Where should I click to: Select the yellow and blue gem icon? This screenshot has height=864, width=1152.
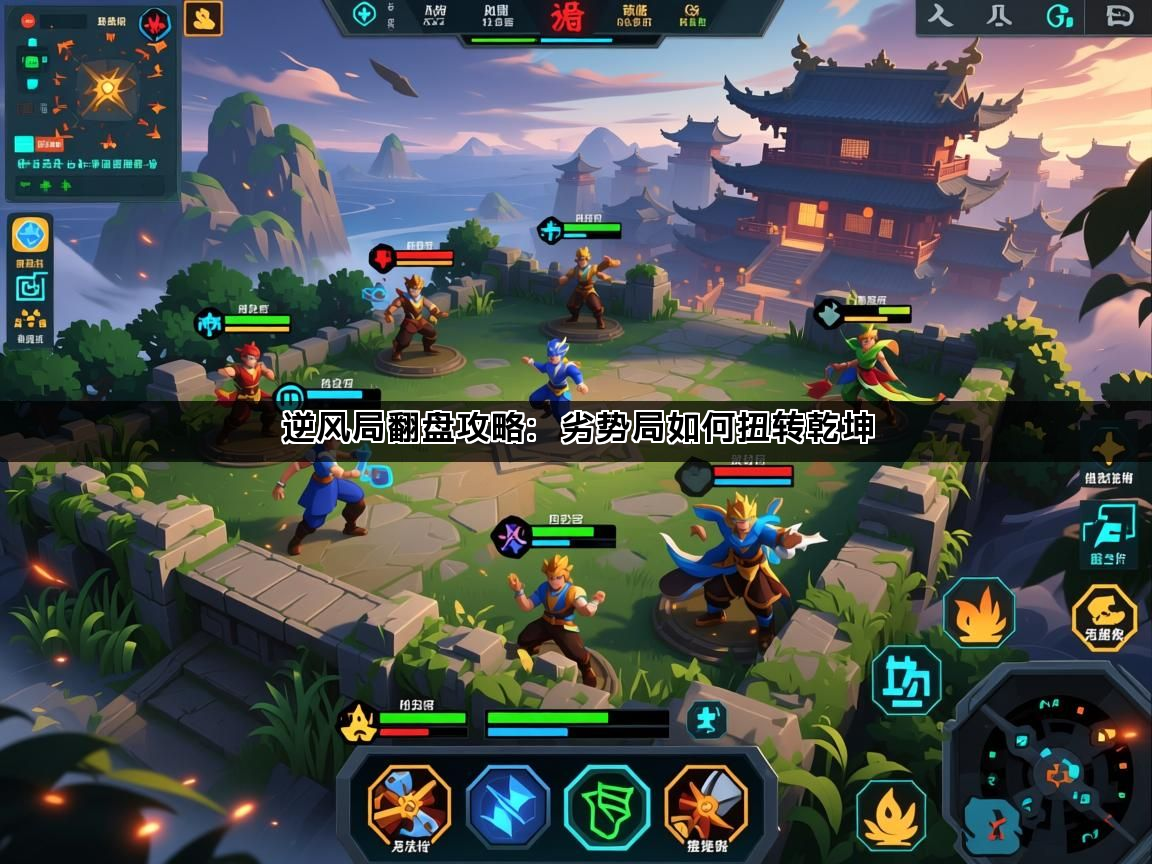[x=30, y=236]
